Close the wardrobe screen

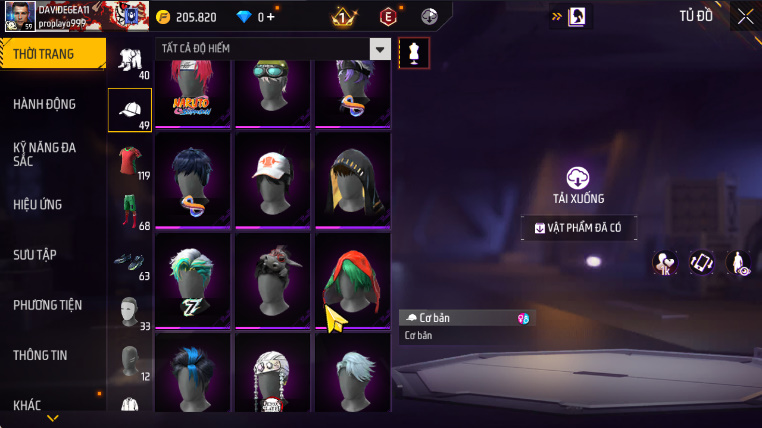pyautogui.click(x=745, y=16)
